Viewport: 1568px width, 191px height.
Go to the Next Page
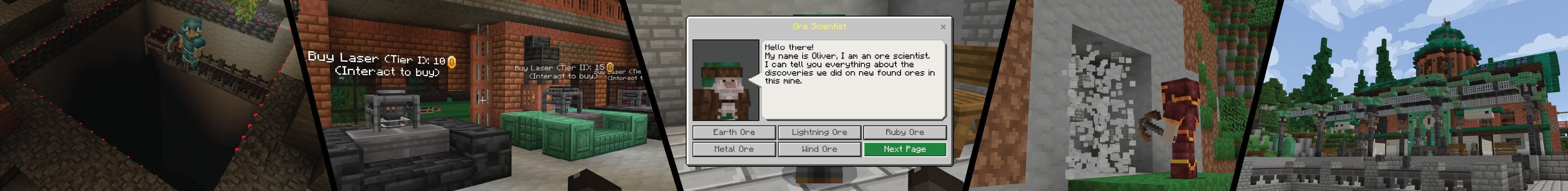click(904, 149)
